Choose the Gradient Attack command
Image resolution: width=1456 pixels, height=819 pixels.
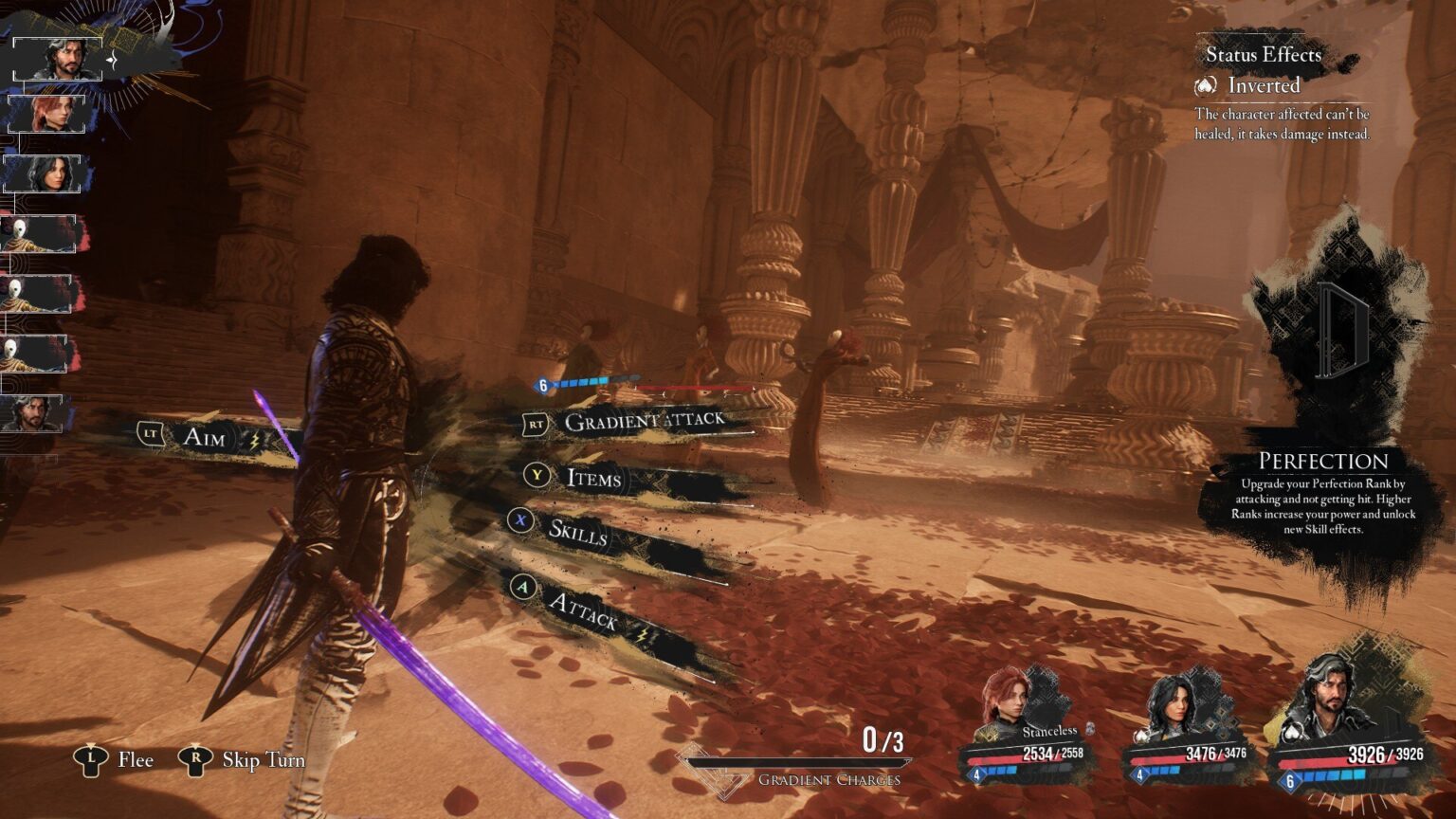[x=643, y=421]
